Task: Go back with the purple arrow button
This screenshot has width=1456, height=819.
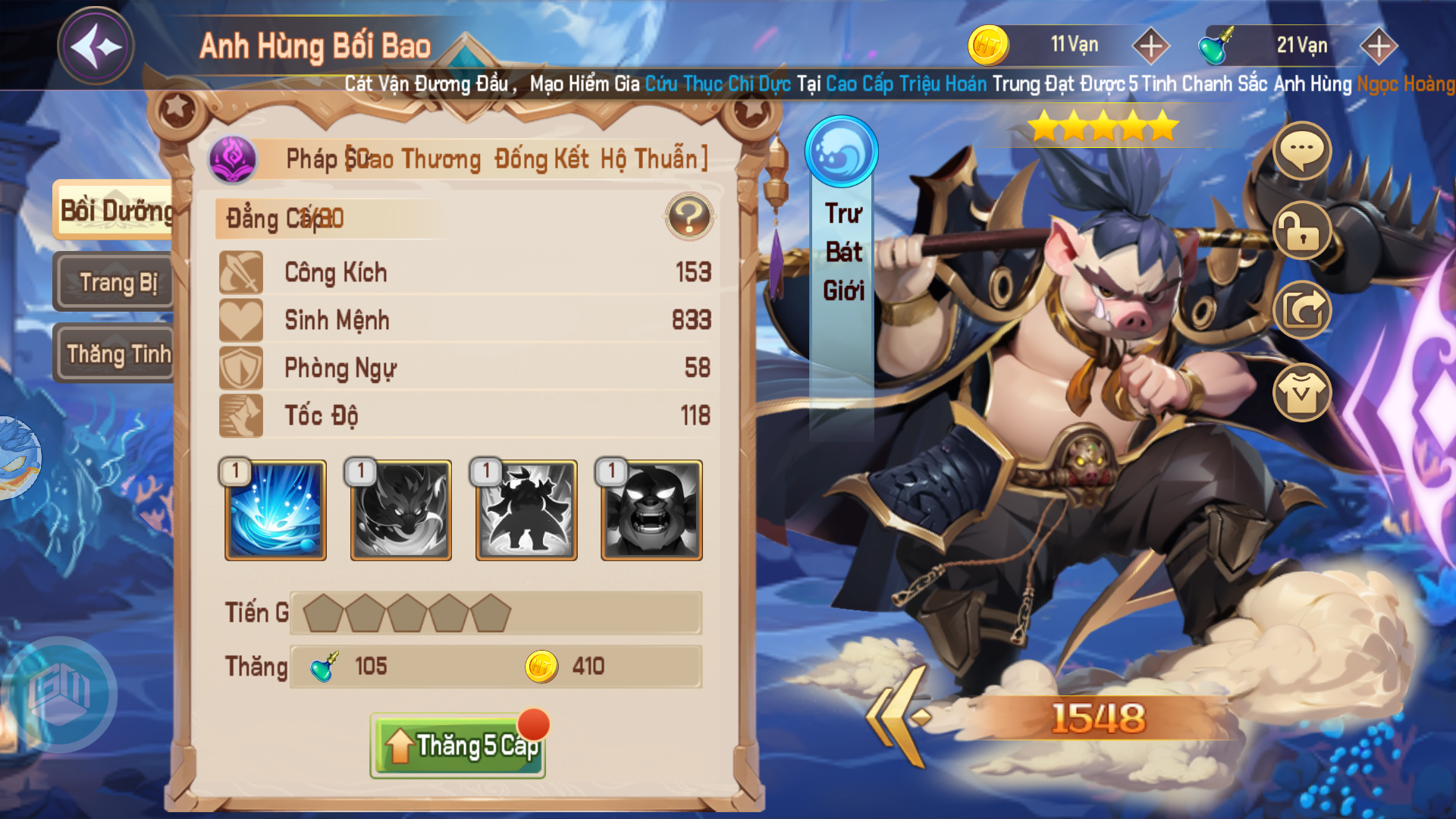Action: click(96, 46)
